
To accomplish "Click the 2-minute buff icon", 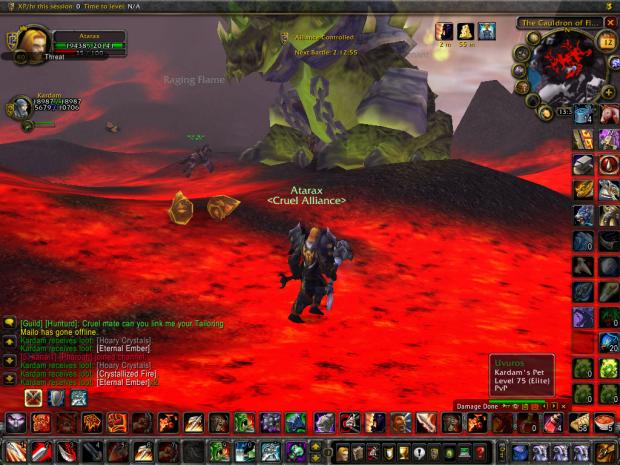I will (444, 31).
